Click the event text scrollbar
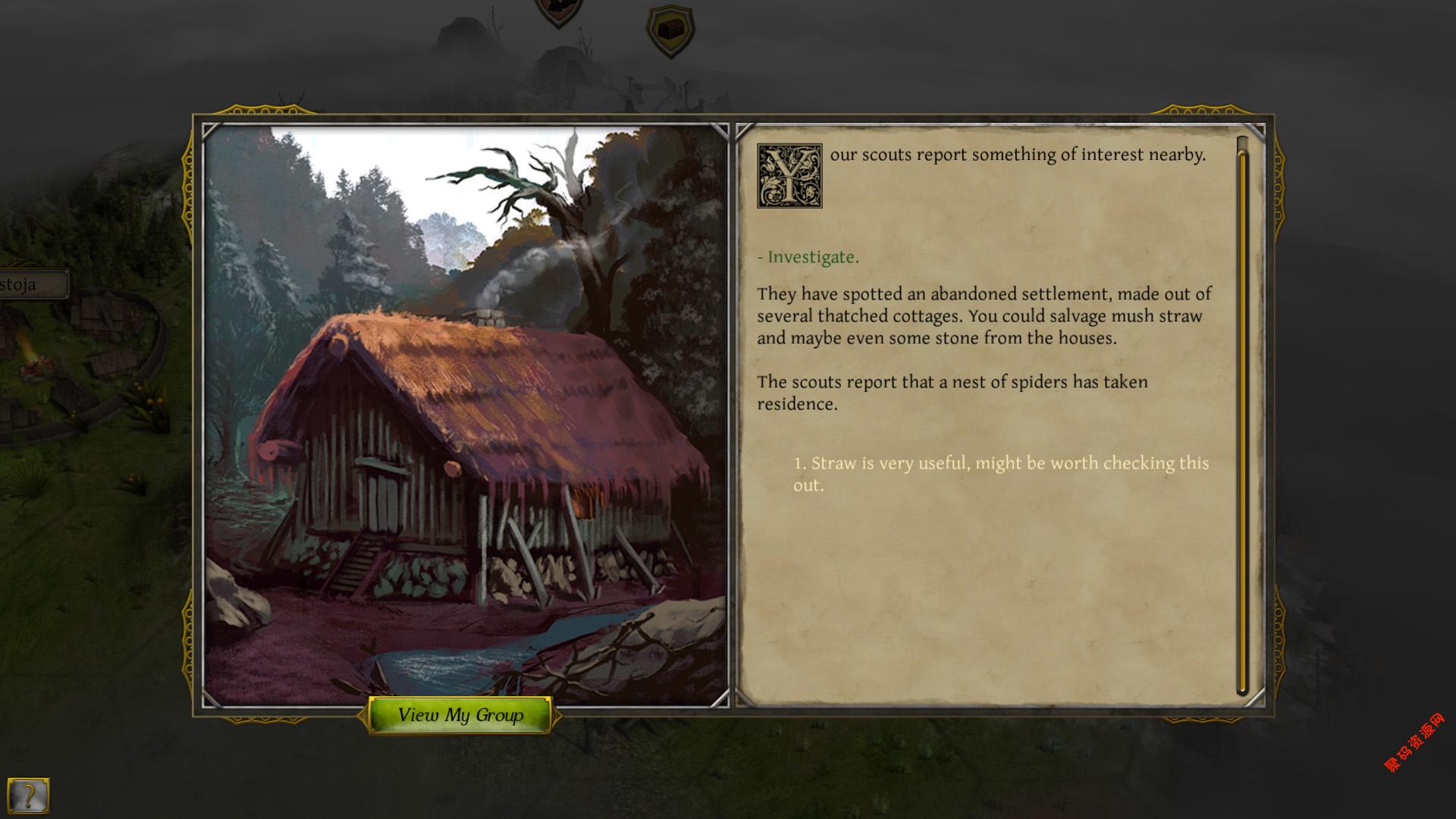 [x=1241, y=417]
